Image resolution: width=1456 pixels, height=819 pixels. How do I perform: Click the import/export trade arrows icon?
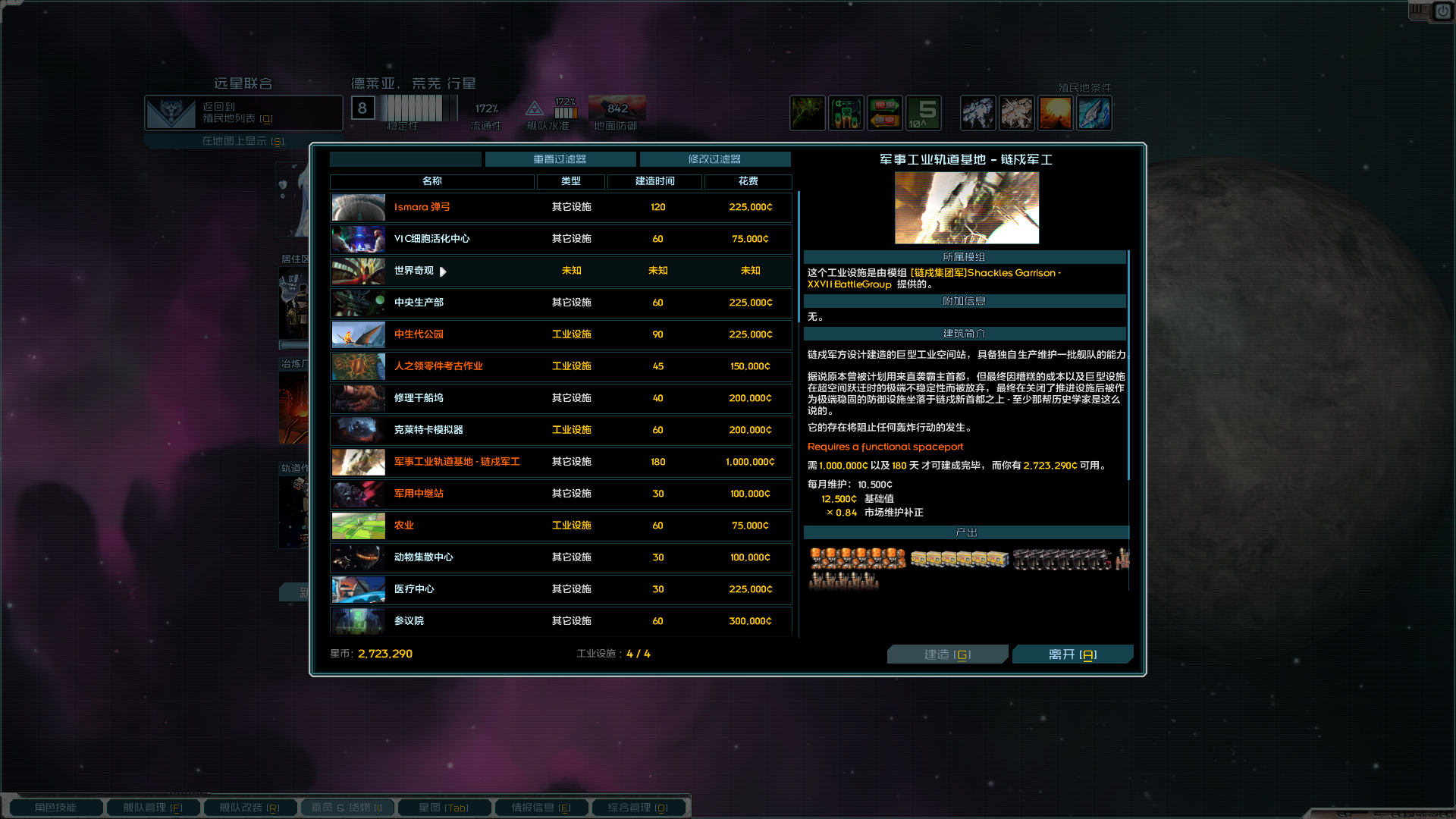[x=885, y=112]
